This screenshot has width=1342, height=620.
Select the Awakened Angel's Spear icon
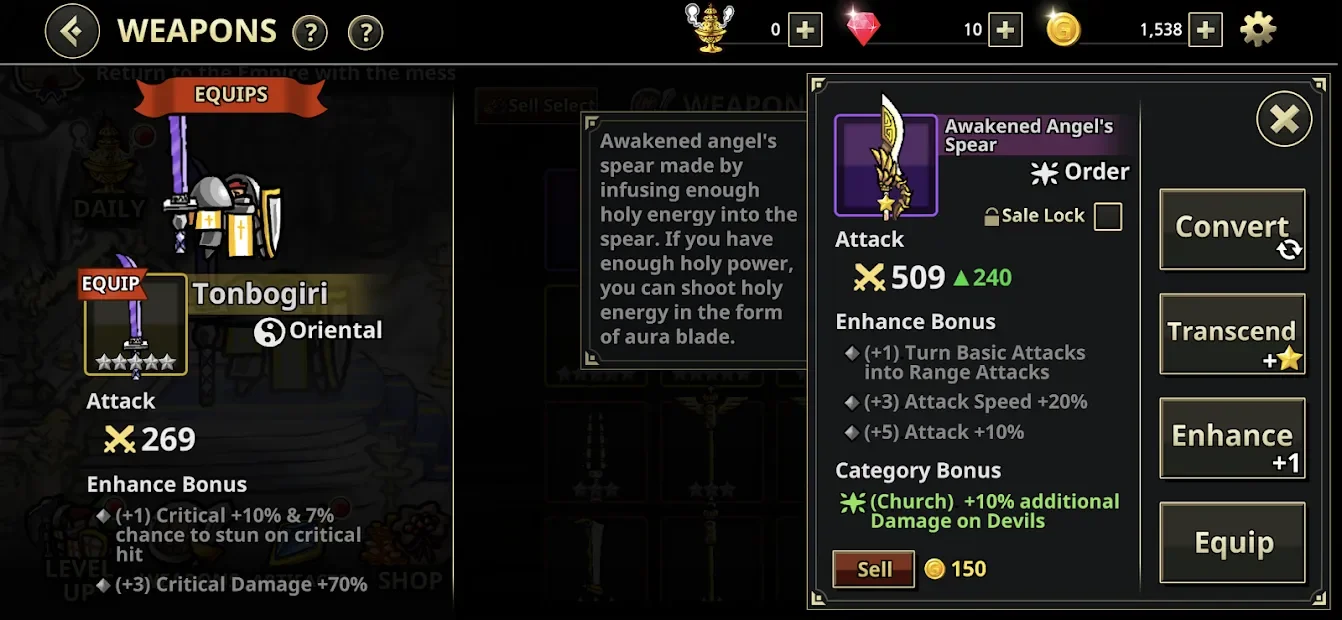coord(886,165)
